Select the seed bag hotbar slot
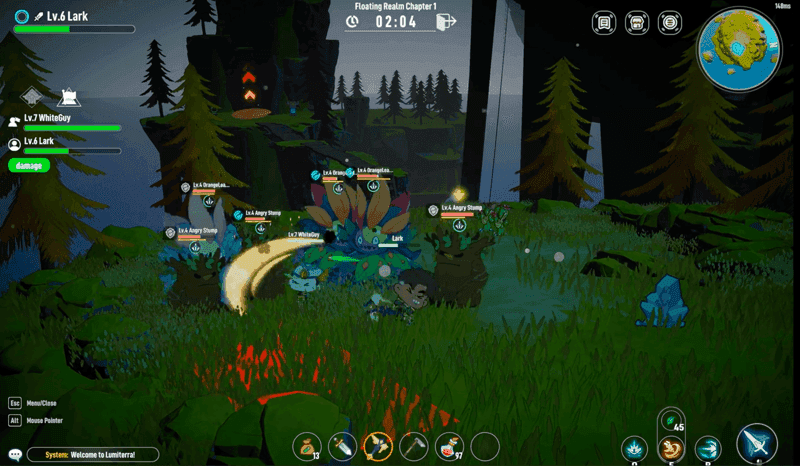Viewport: 800px width, 466px height. click(x=305, y=446)
